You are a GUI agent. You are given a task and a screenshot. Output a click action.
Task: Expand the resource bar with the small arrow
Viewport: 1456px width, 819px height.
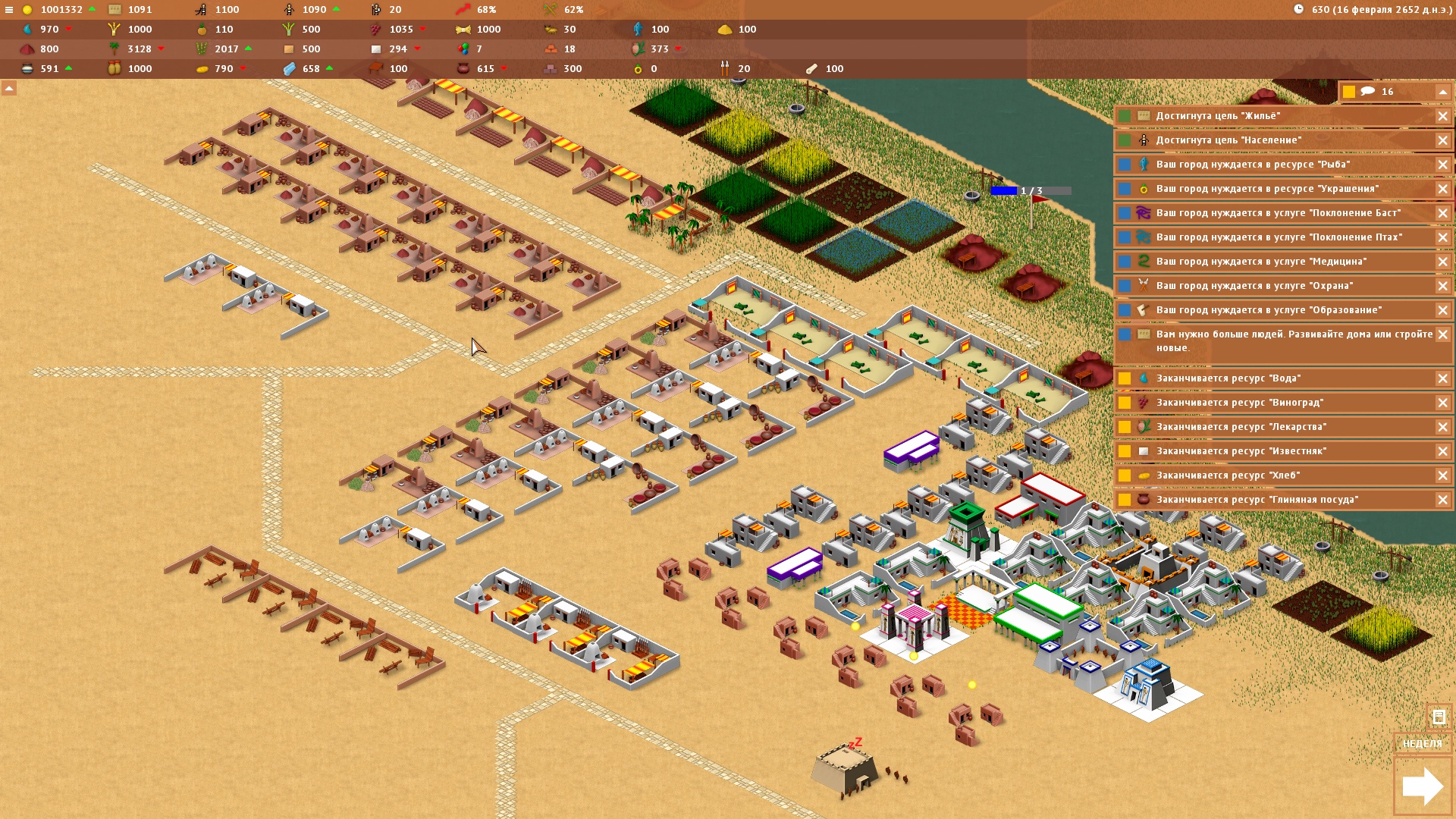click(x=9, y=89)
